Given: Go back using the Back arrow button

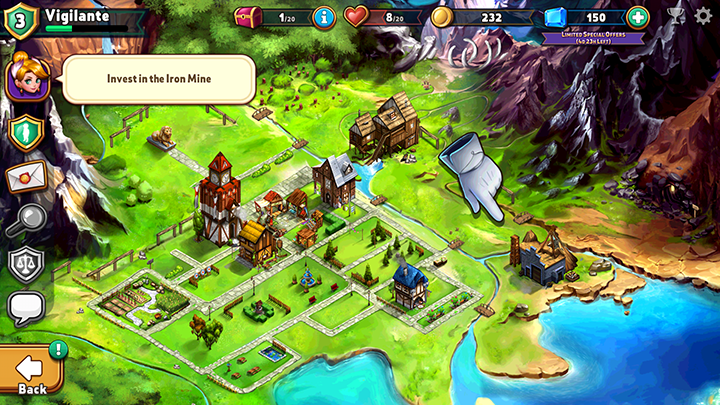Looking at the screenshot, I should click(x=31, y=371).
